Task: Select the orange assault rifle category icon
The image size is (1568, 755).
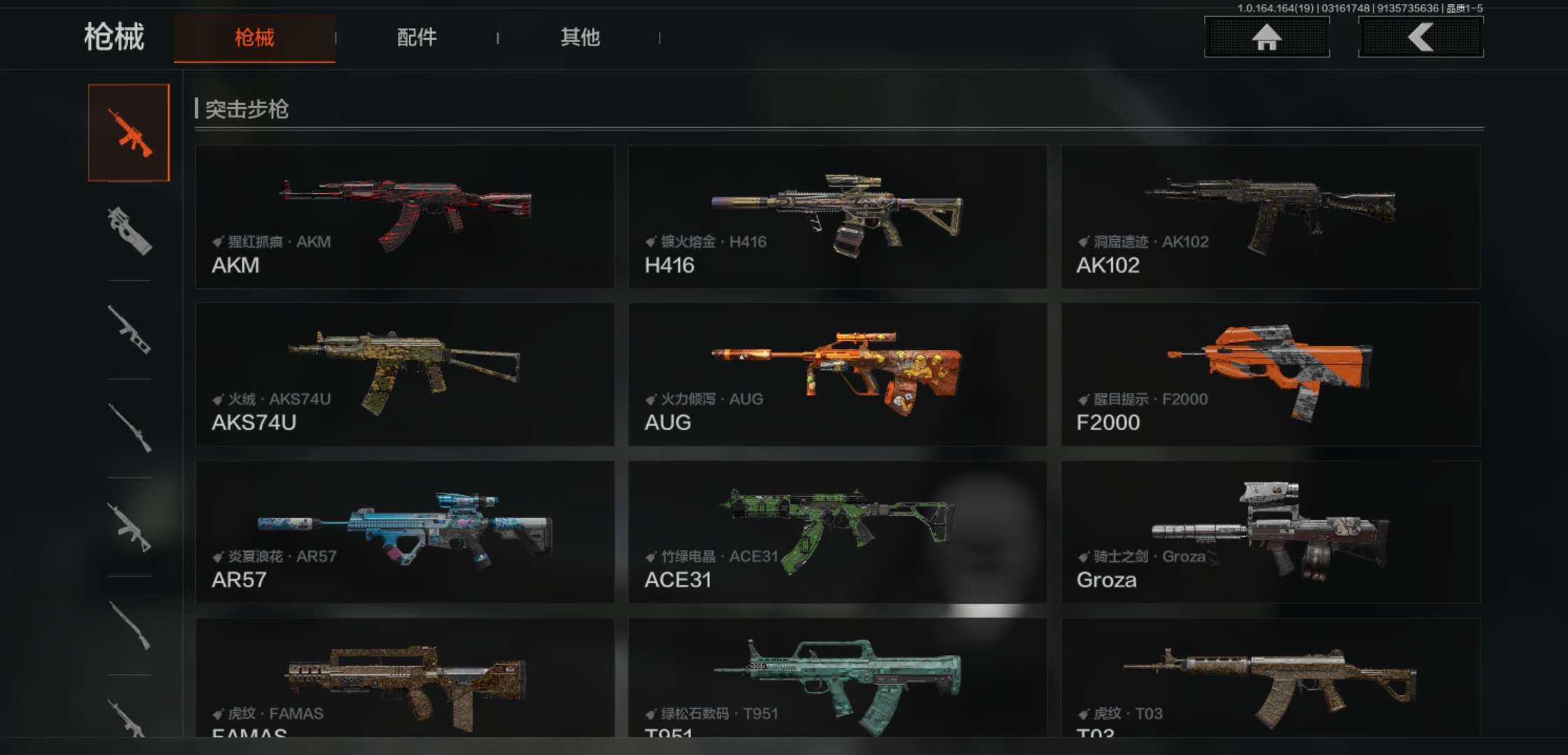Action: tap(129, 133)
